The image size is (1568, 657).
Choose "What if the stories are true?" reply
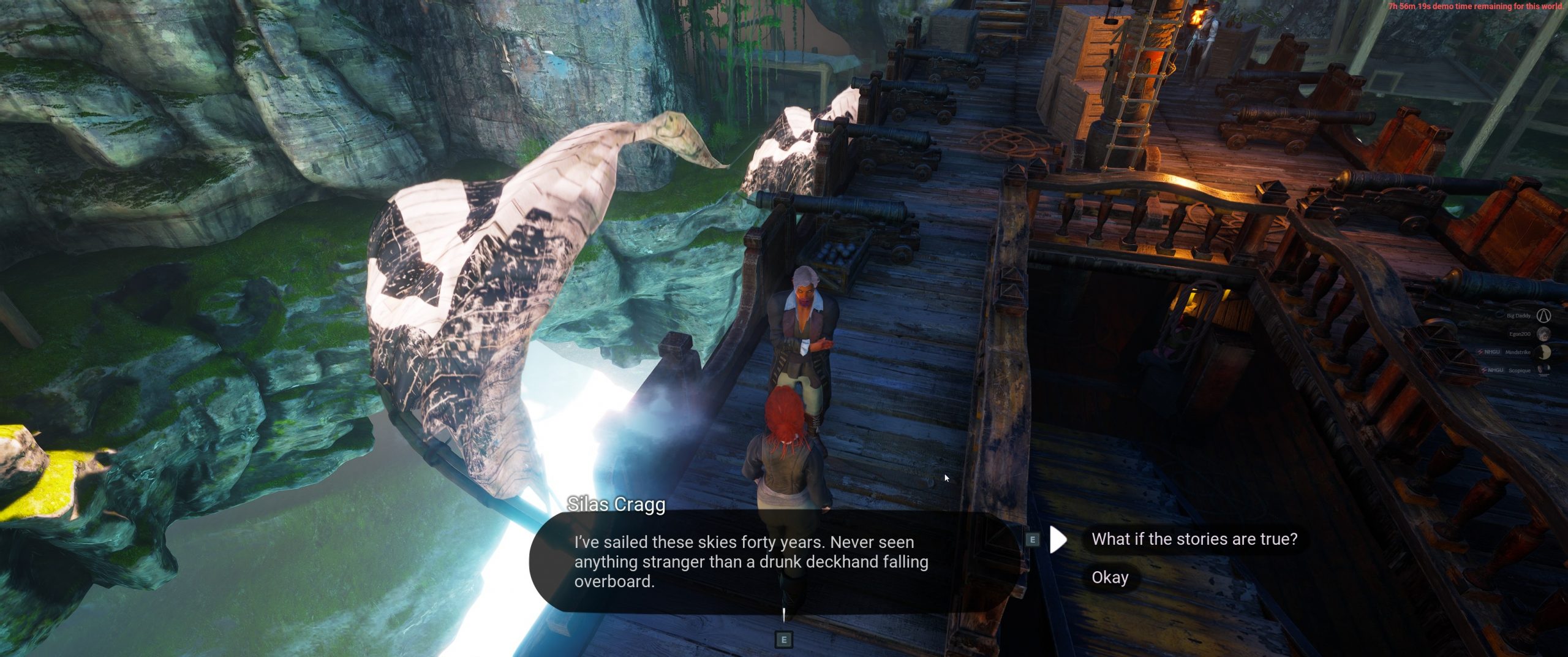[x=1194, y=539]
